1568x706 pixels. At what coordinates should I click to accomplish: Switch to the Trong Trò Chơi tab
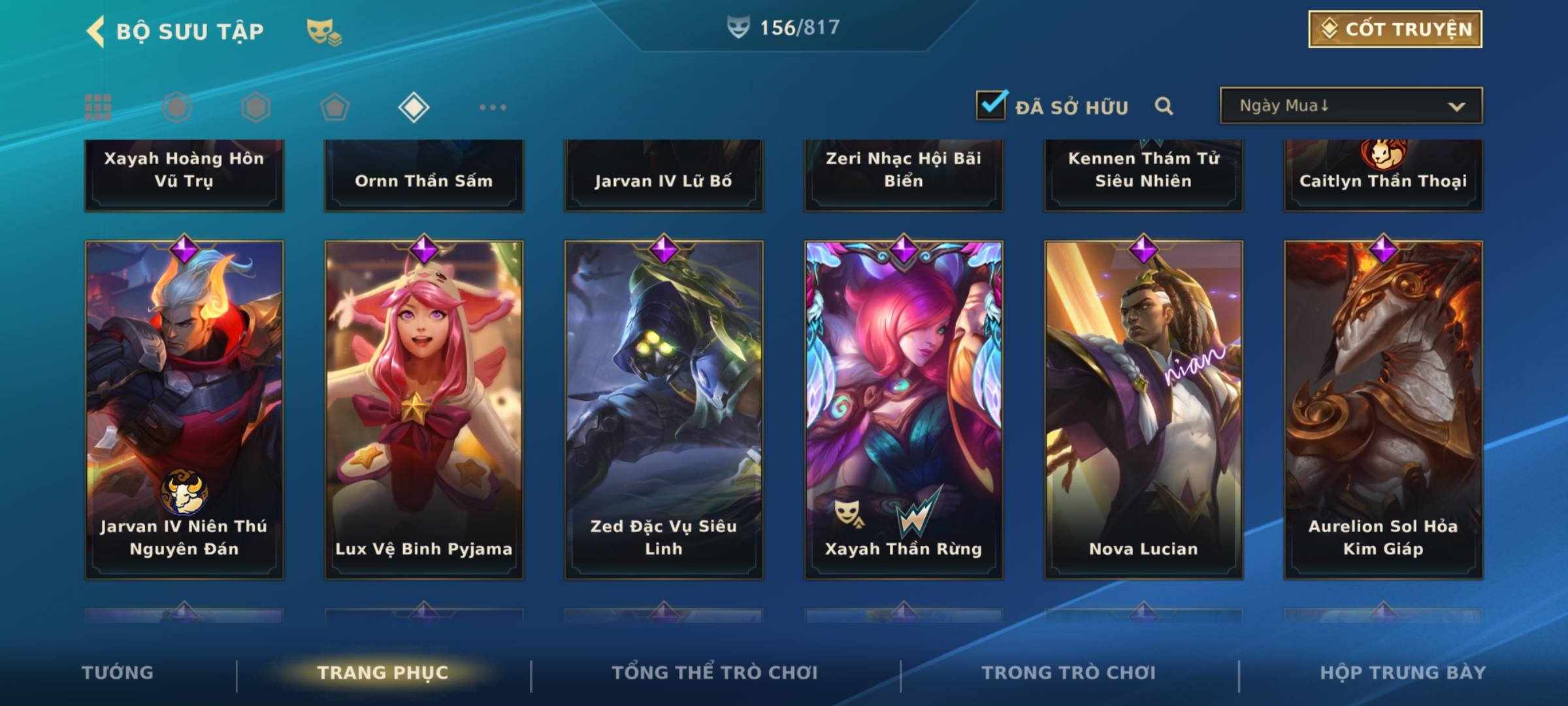click(x=1068, y=673)
